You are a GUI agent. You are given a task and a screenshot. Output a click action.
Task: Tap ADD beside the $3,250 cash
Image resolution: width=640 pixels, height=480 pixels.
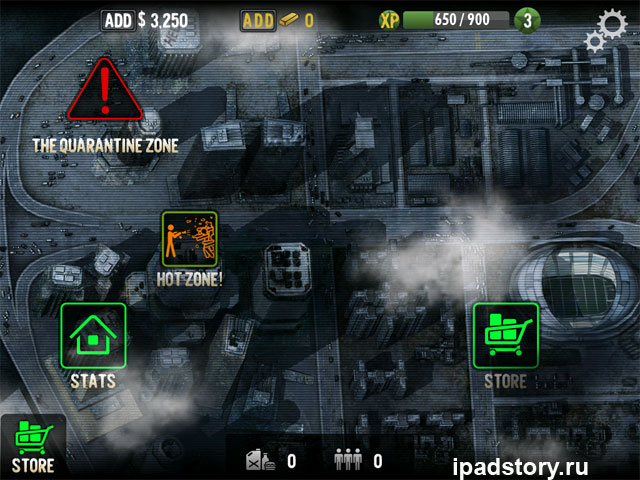(x=117, y=20)
